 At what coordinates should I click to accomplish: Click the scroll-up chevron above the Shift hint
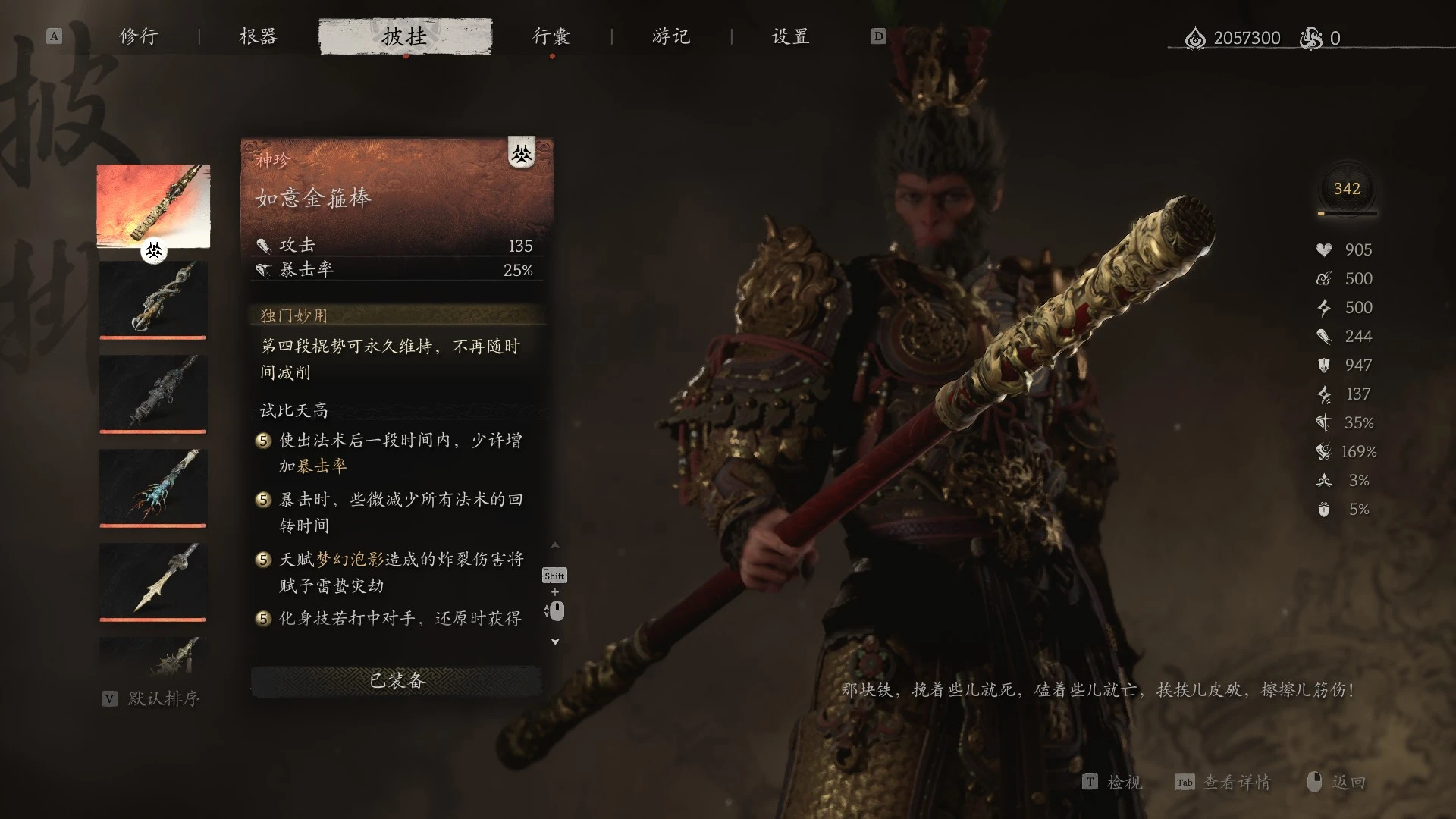(556, 544)
